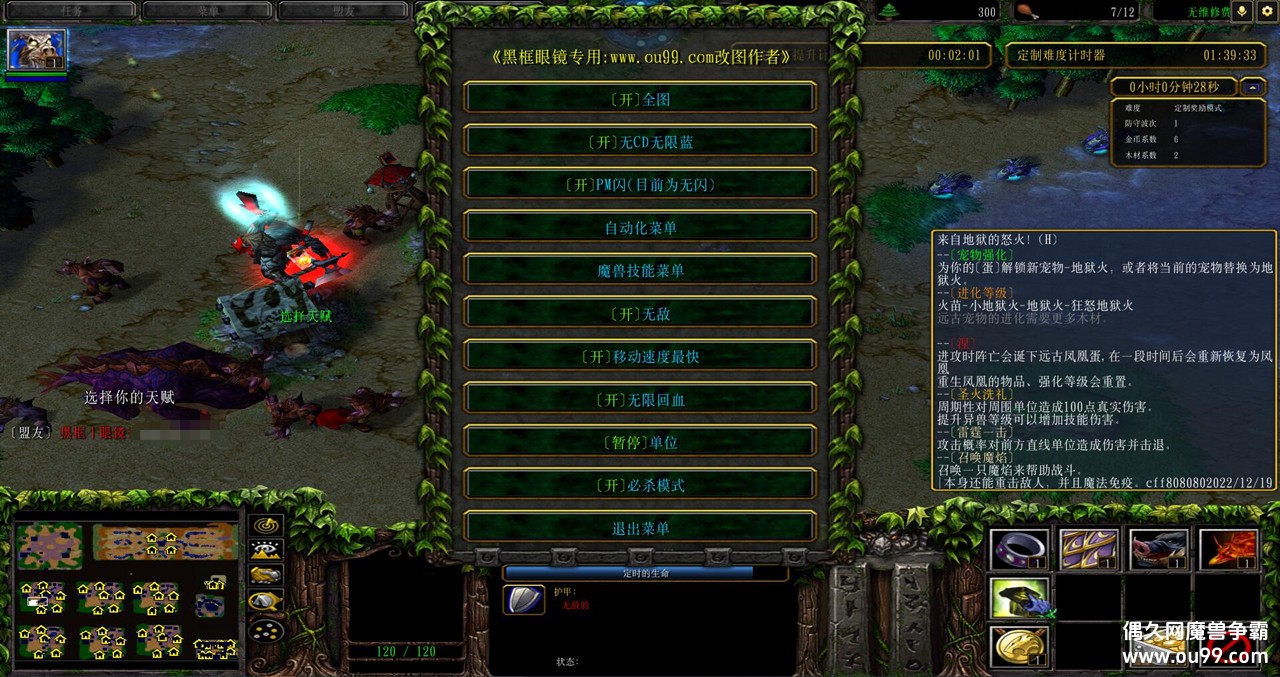Click 退出菜单 to exit the menu

(640, 528)
